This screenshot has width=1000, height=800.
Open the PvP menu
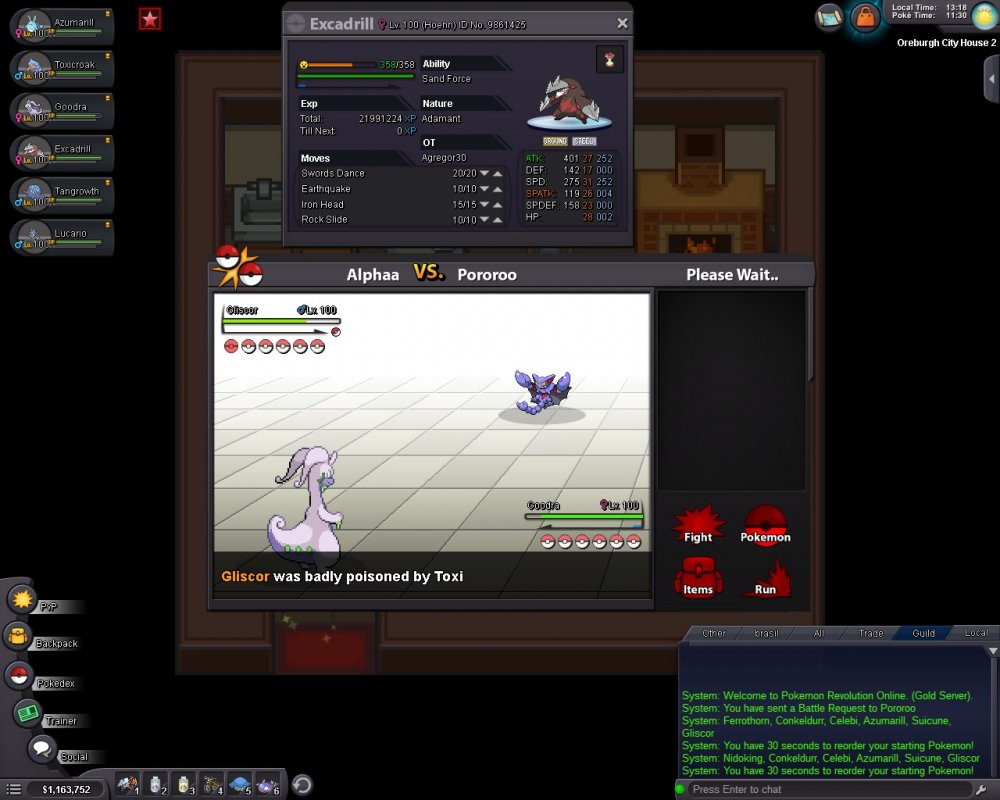23,600
